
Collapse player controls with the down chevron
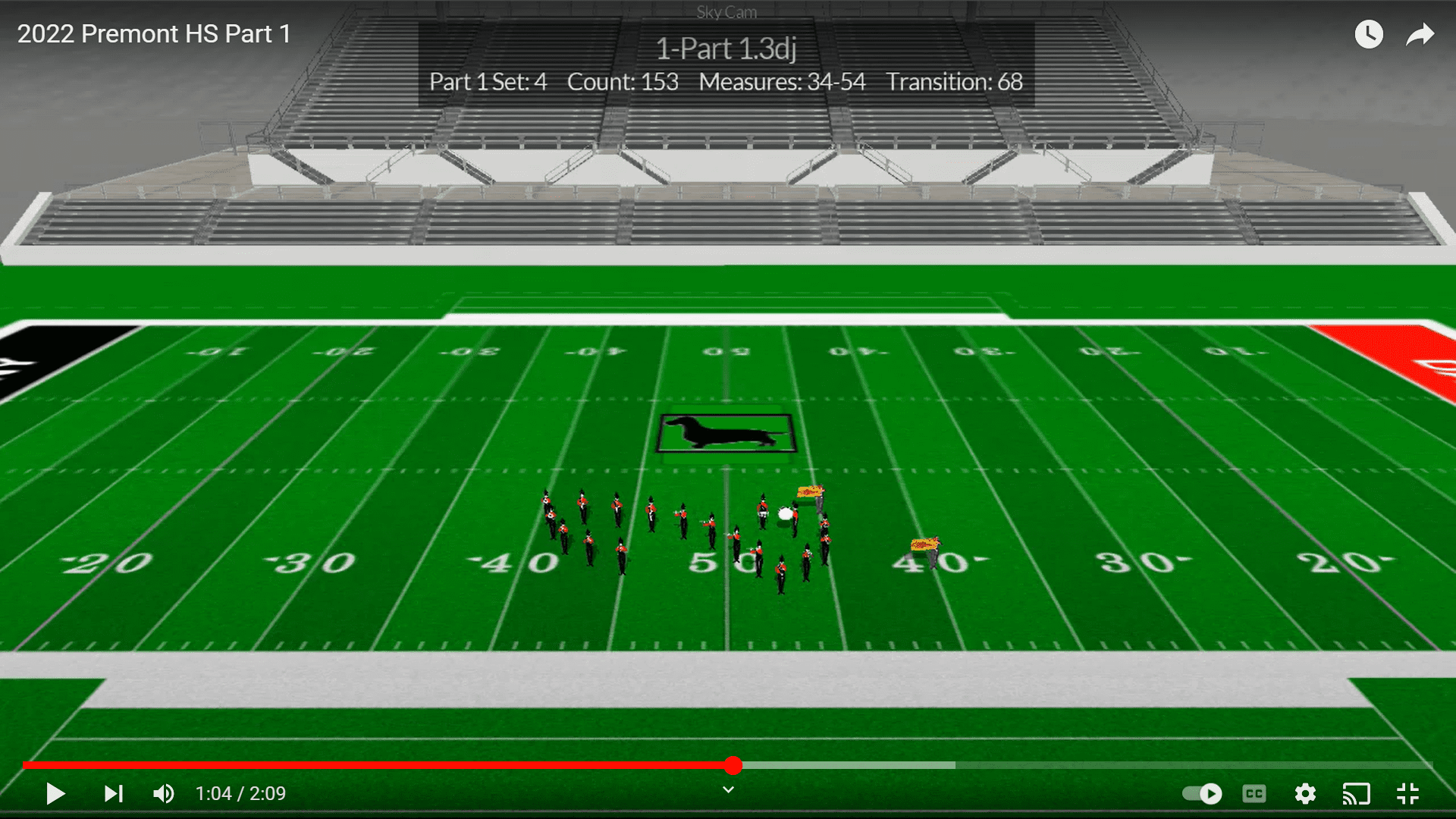tap(727, 789)
